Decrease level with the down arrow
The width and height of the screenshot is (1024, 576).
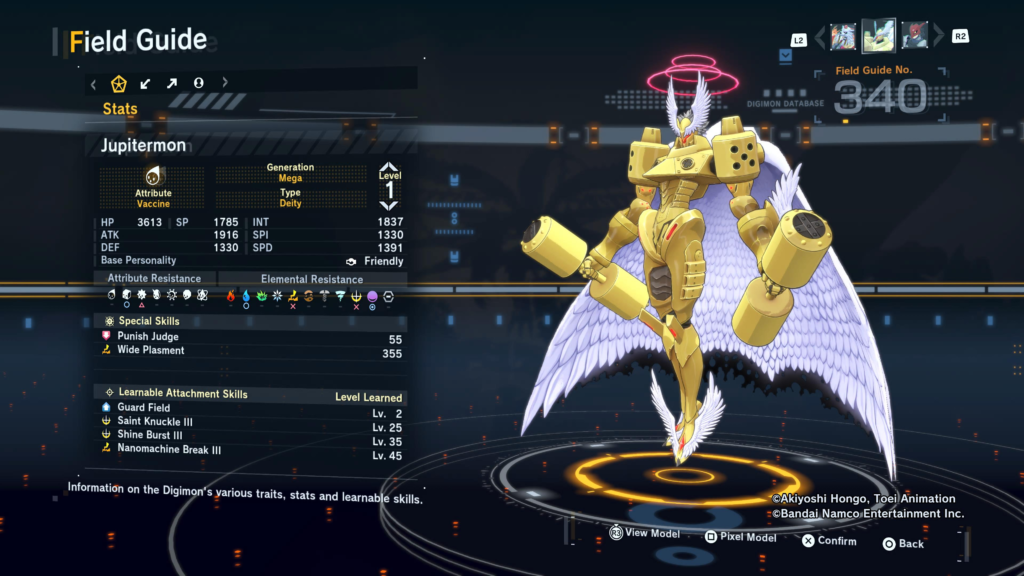click(x=388, y=205)
